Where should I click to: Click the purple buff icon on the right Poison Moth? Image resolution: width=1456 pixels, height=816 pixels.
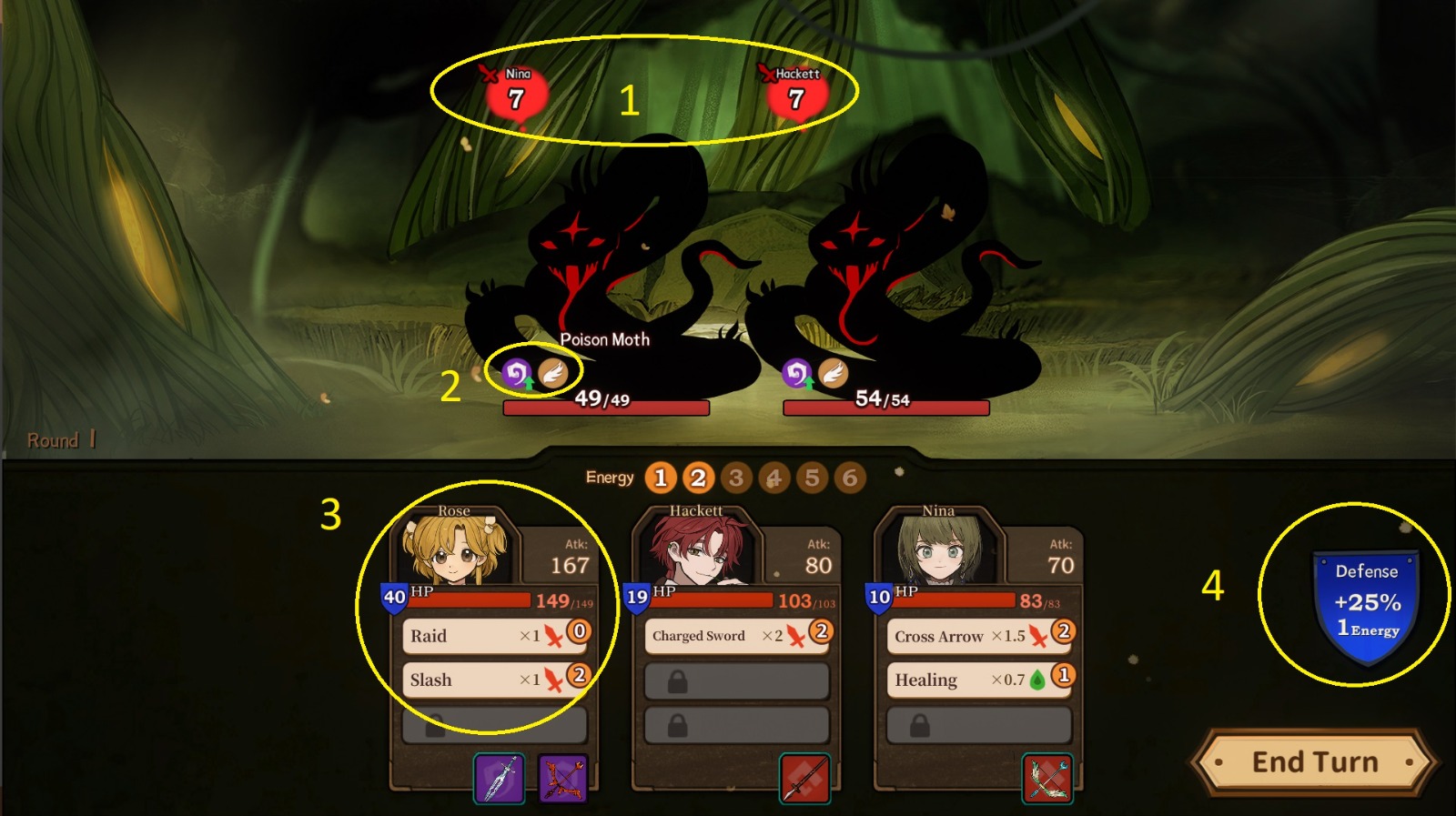[799, 369]
